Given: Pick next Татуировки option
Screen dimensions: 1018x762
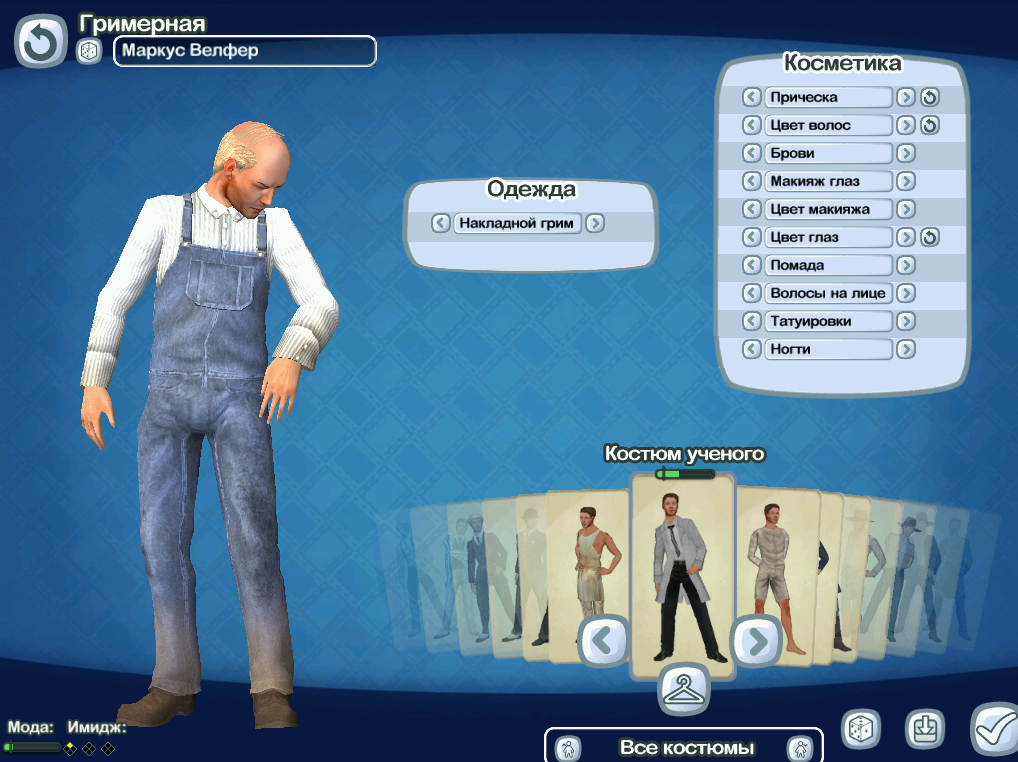Looking at the screenshot, I should (x=905, y=321).
